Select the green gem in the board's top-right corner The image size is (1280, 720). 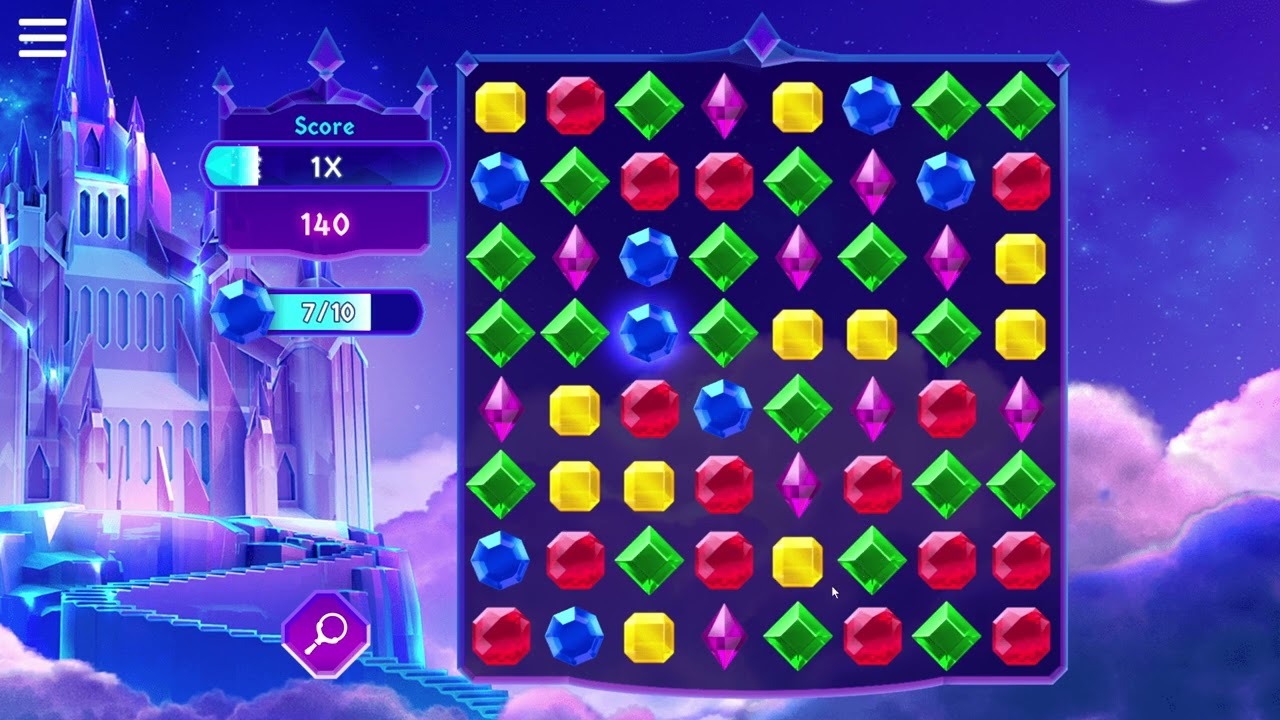(x=1020, y=106)
